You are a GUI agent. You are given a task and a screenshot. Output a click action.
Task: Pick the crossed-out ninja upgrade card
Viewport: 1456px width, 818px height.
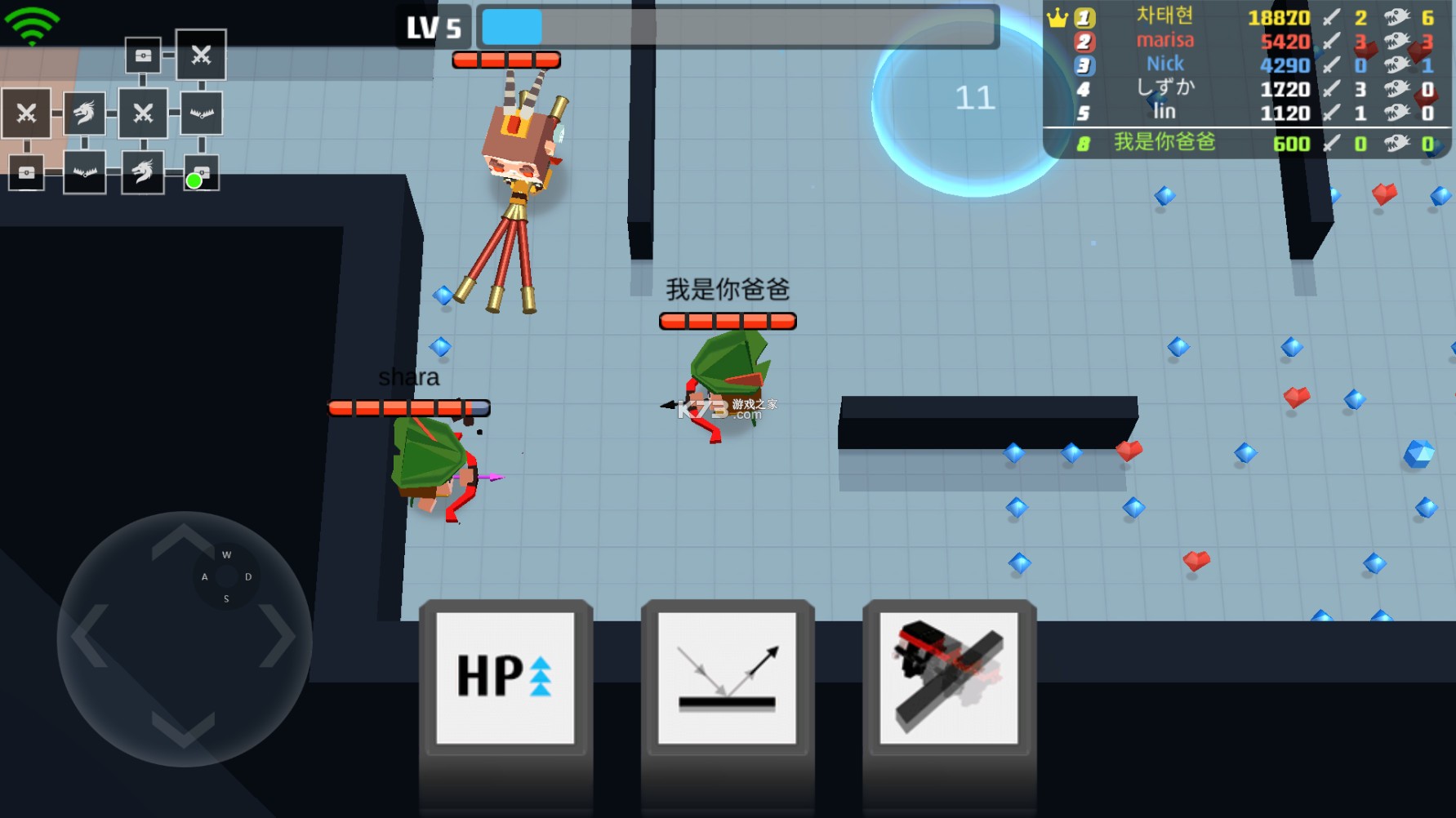(x=949, y=677)
